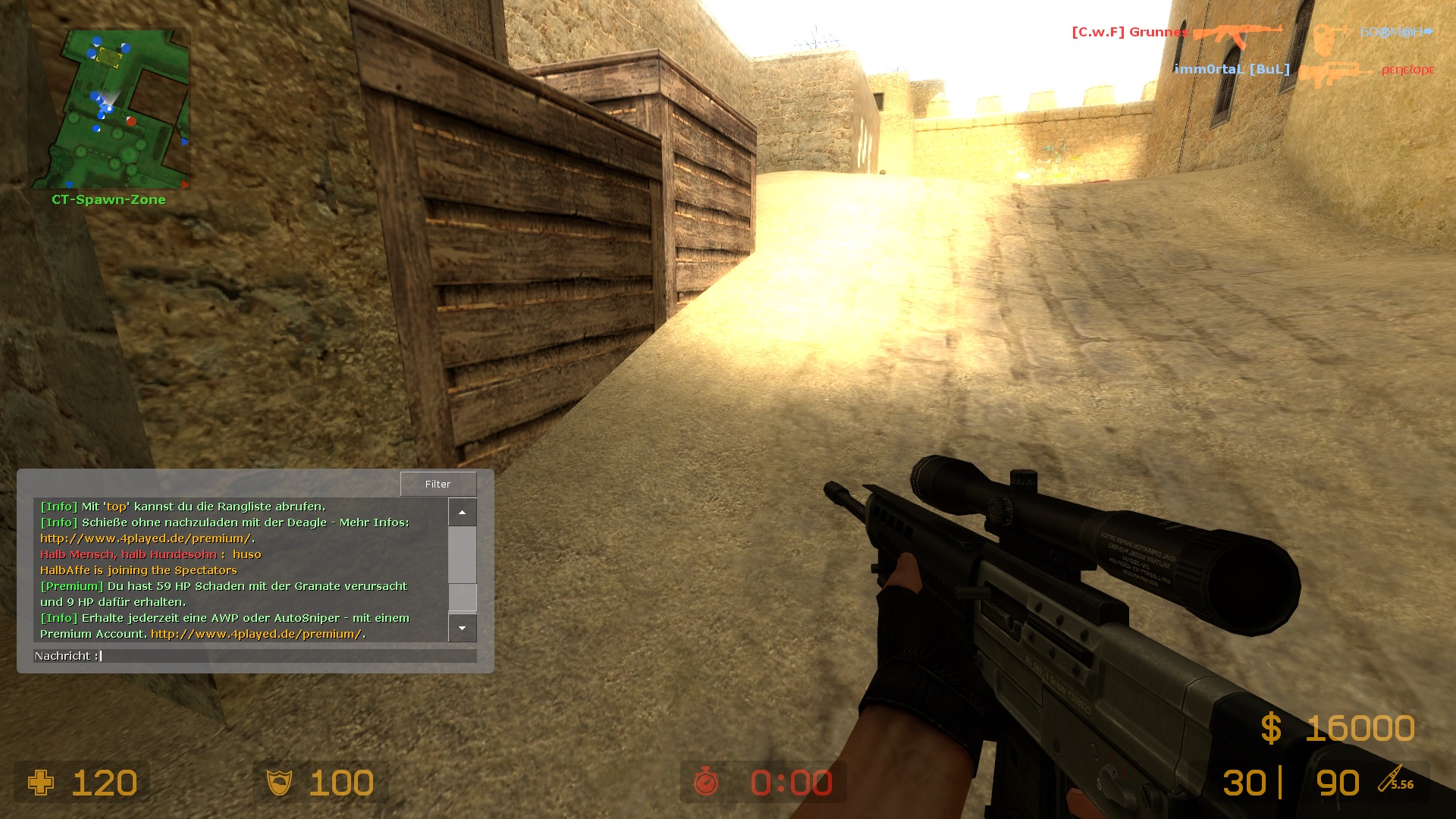Click the chat scrollbar thumb

tap(462, 597)
